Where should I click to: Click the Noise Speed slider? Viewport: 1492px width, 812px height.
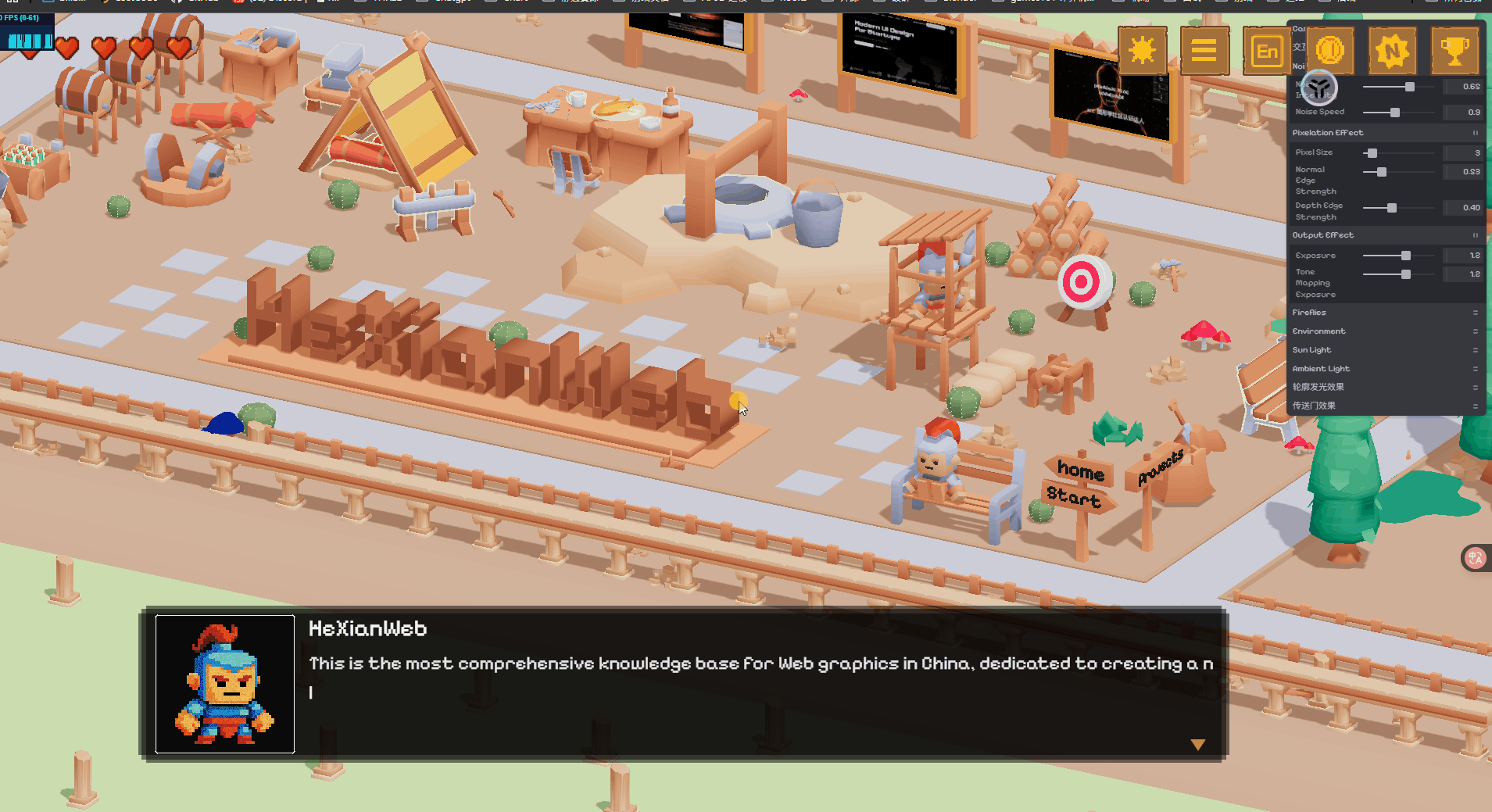(x=1399, y=113)
